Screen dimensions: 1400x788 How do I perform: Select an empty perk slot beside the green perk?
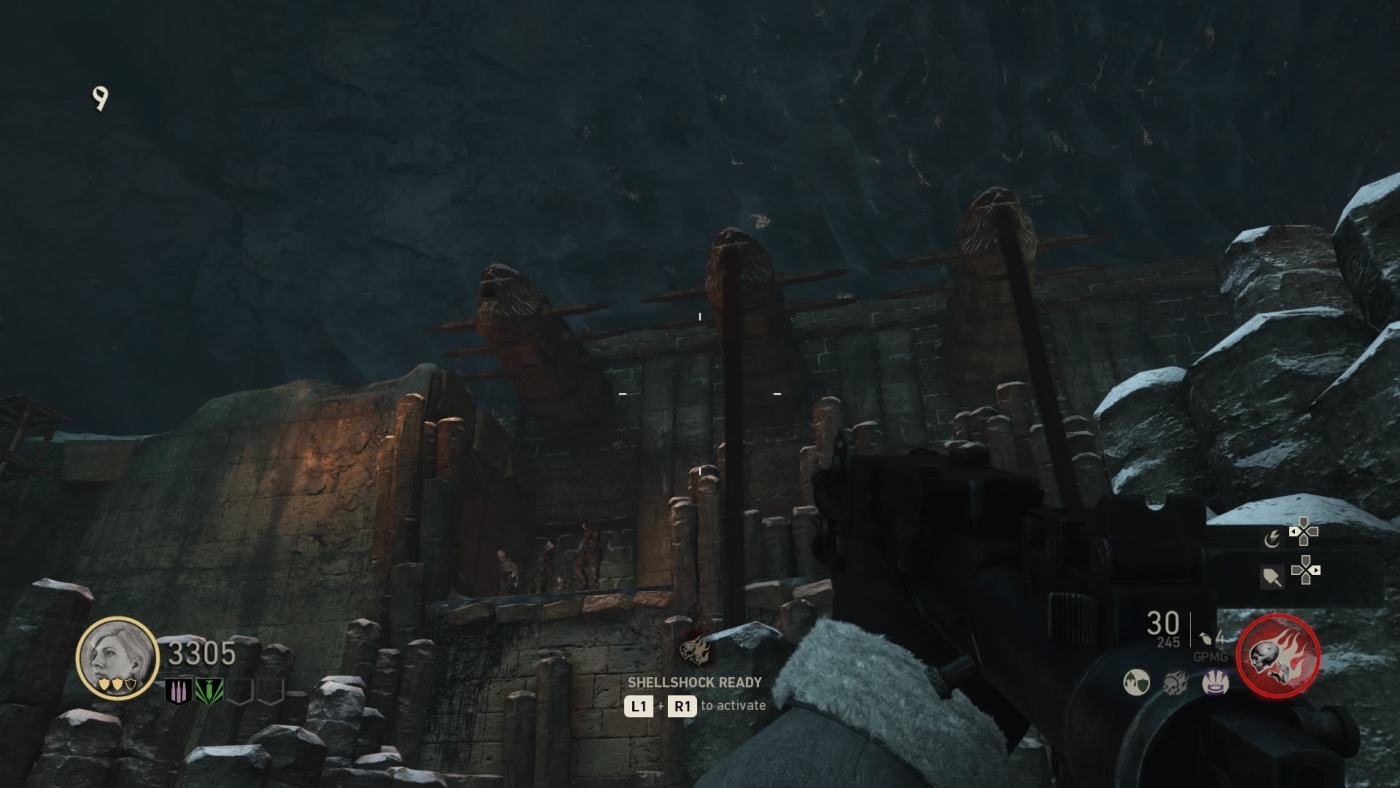click(x=239, y=692)
